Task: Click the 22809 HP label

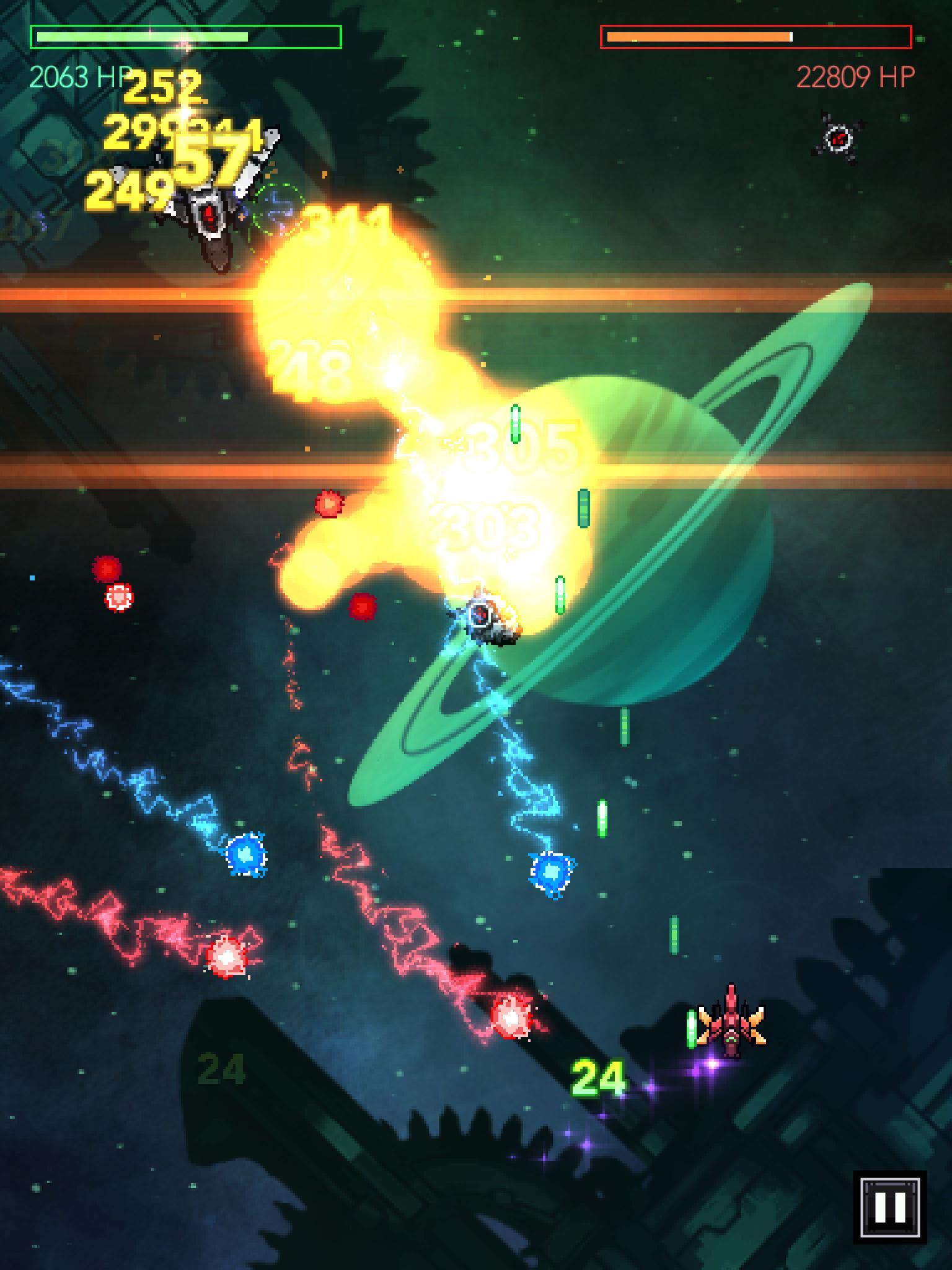Action: pos(855,76)
